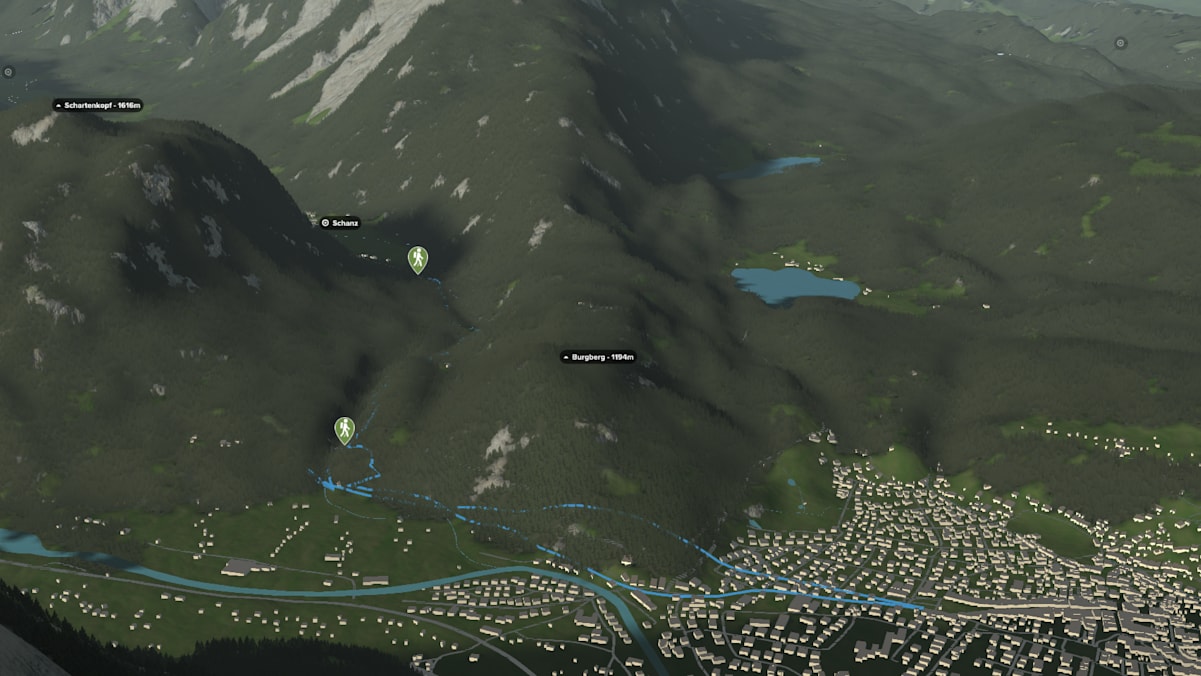The width and height of the screenshot is (1201, 676).
Task: Select the Schartenkopf - 1616m peak label
Action: (98, 105)
